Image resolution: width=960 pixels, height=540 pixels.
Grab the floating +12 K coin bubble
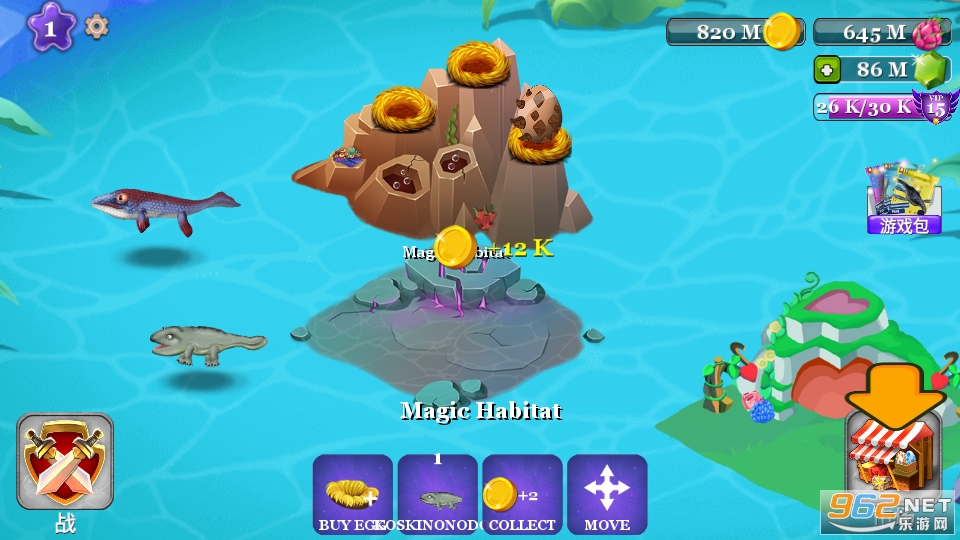pyautogui.click(x=456, y=247)
